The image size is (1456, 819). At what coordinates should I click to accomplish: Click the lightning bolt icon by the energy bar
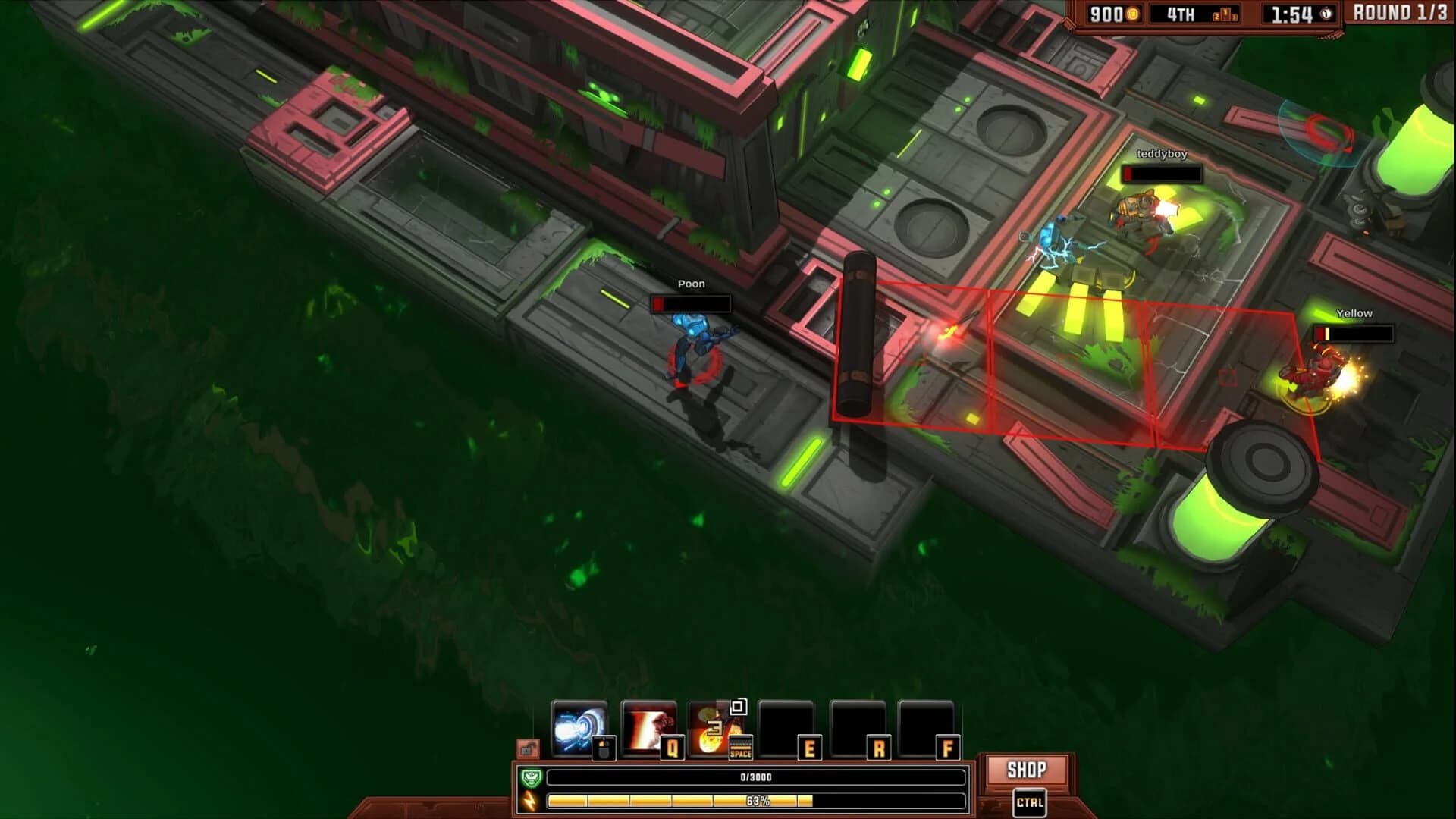529,802
